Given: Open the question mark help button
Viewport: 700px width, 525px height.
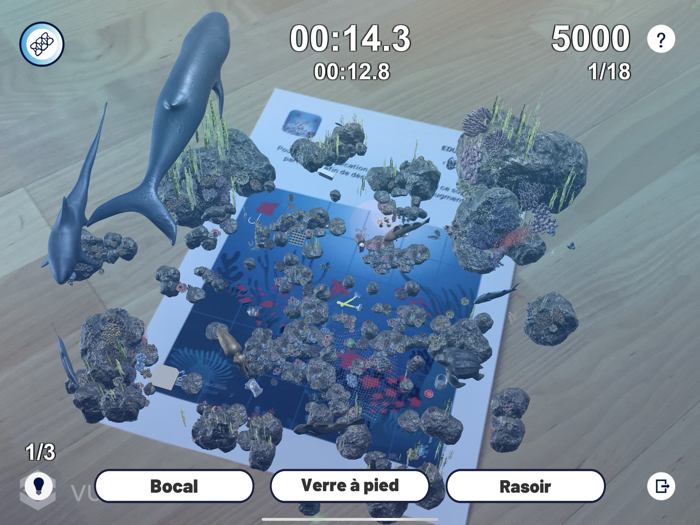Looking at the screenshot, I should (x=661, y=39).
